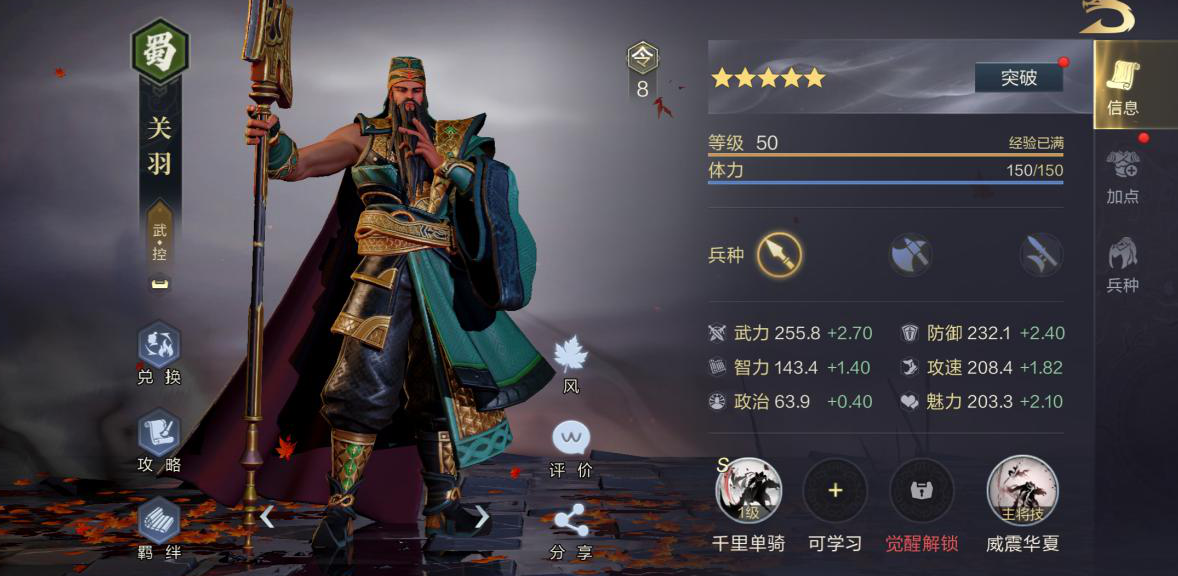View the 威震华夏 signature skill
1178x576 pixels.
point(1022,491)
